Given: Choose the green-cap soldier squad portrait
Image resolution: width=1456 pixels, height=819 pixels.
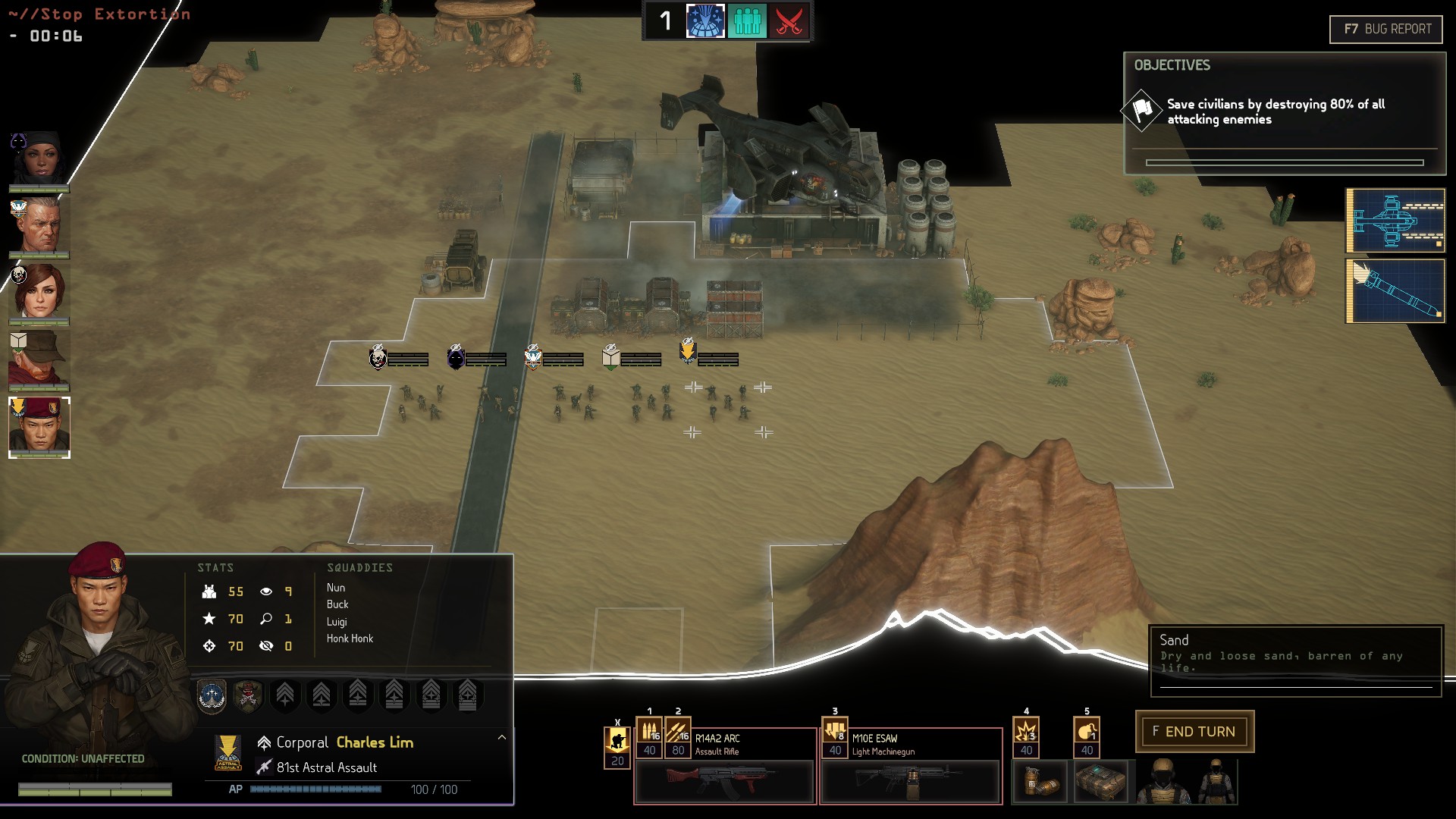Looking at the screenshot, I should click(39, 359).
